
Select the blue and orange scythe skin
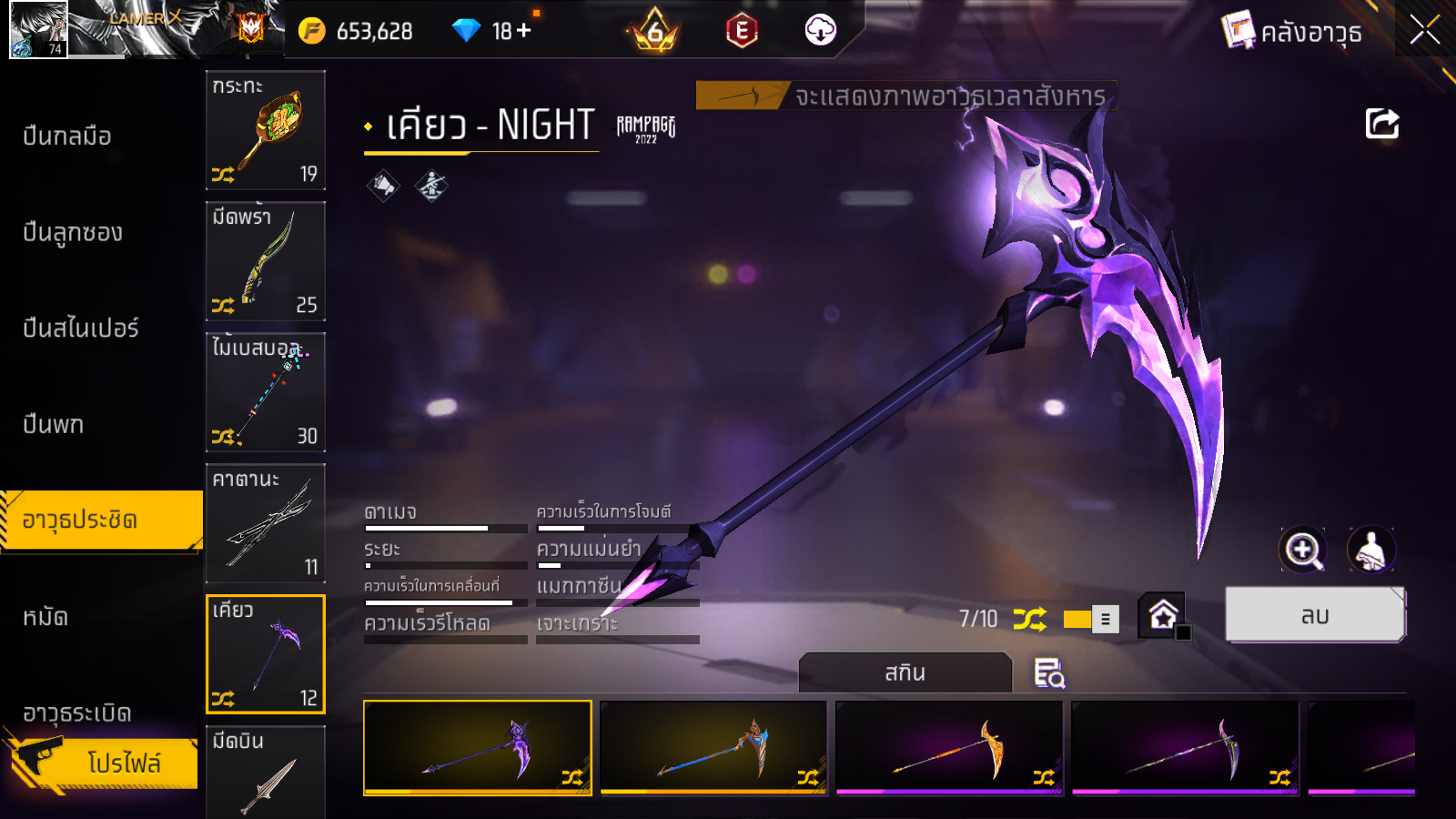pos(713,747)
